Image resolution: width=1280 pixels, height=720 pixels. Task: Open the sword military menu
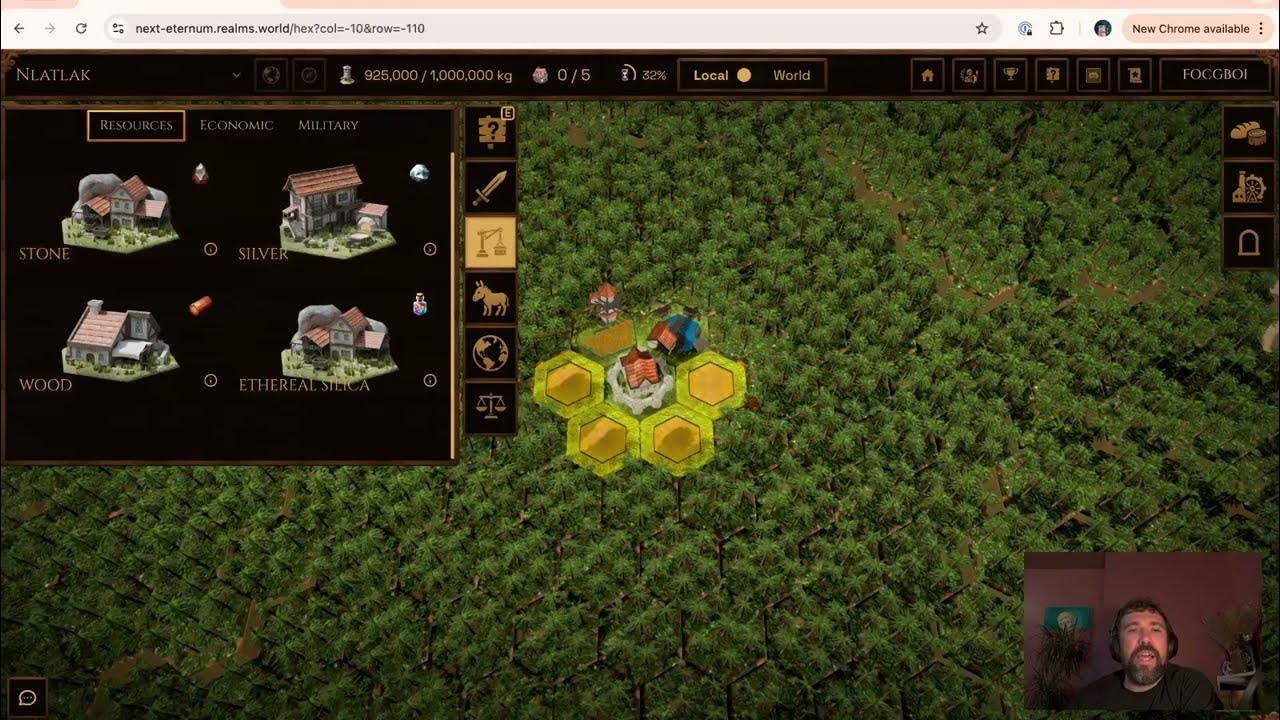(491, 189)
